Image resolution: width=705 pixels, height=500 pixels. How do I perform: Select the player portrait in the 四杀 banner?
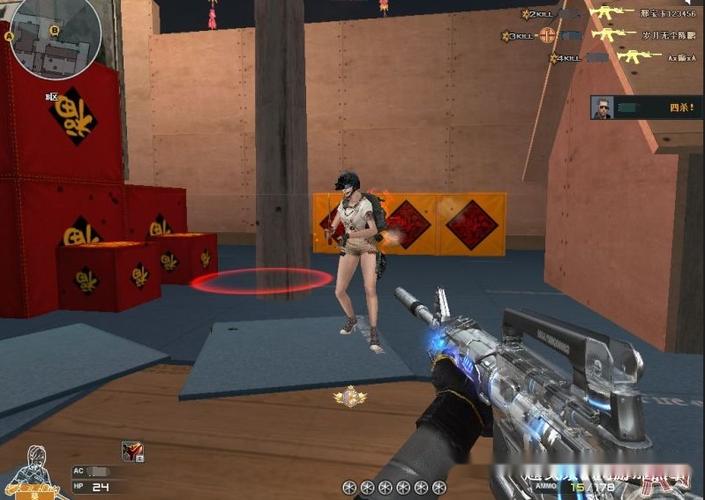tap(602, 108)
